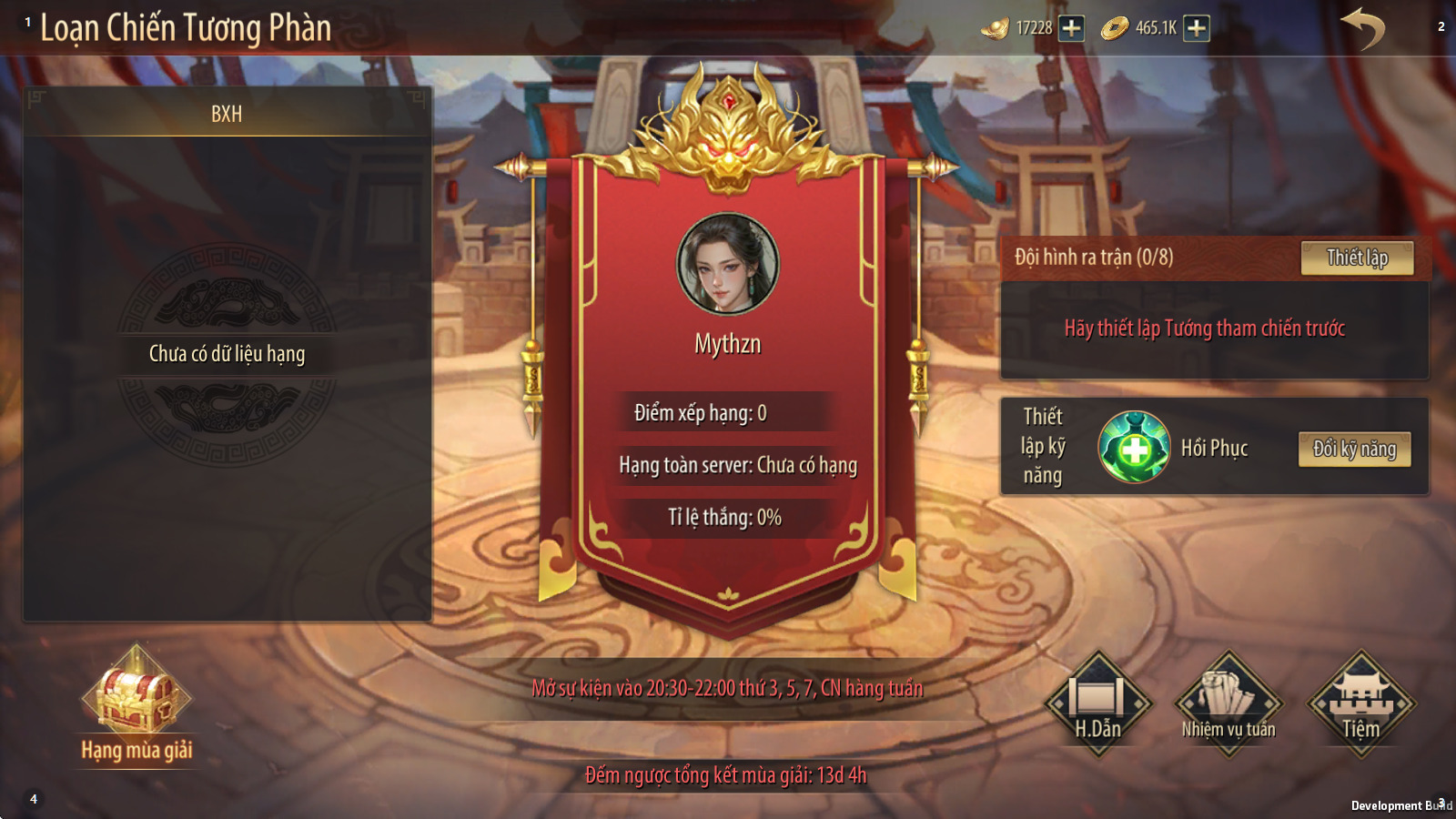The image size is (1456, 819).
Task: Select the Hồi Phục skill icon
Action: click(1134, 447)
